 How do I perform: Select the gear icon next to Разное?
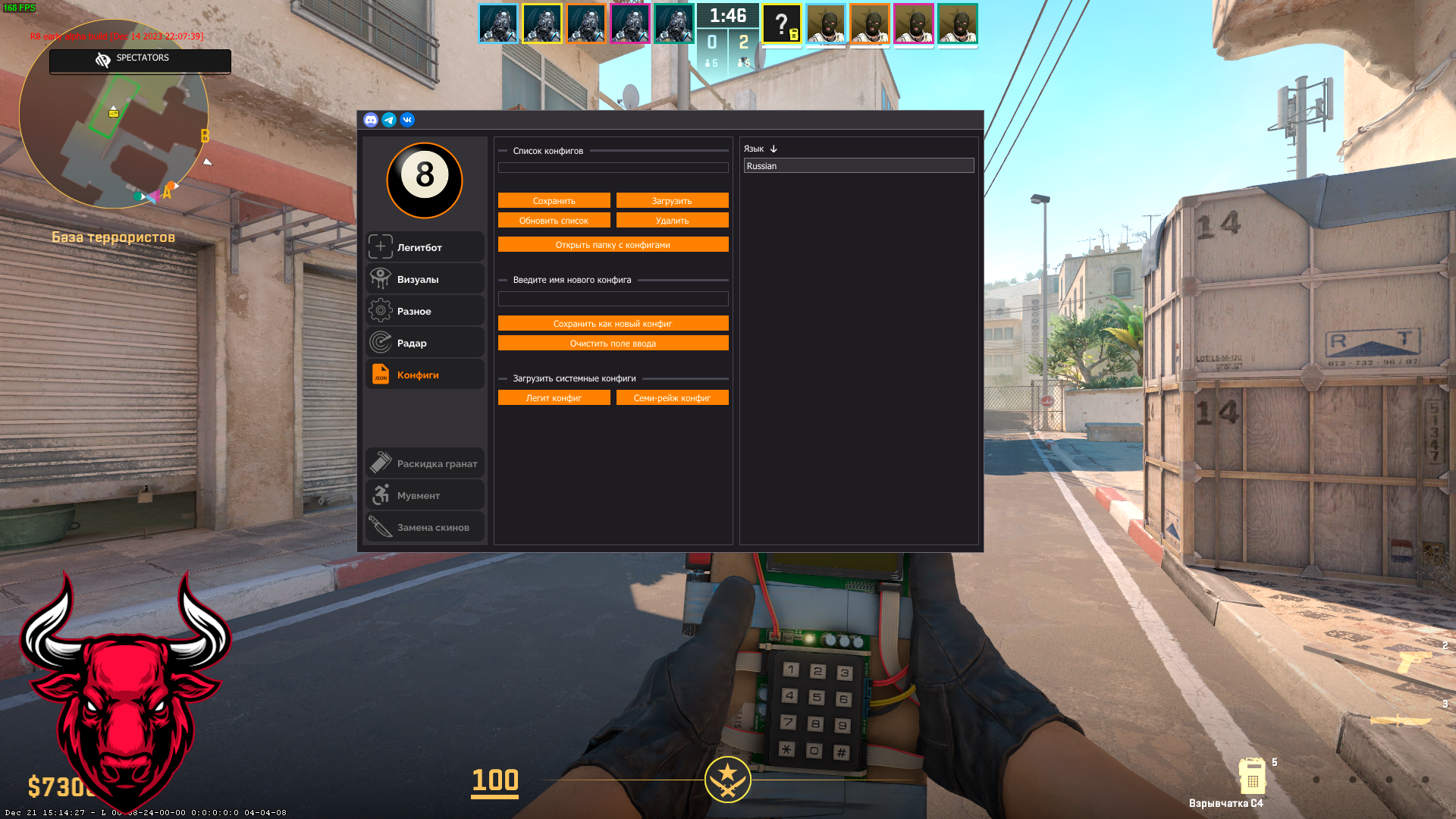[380, 309]
